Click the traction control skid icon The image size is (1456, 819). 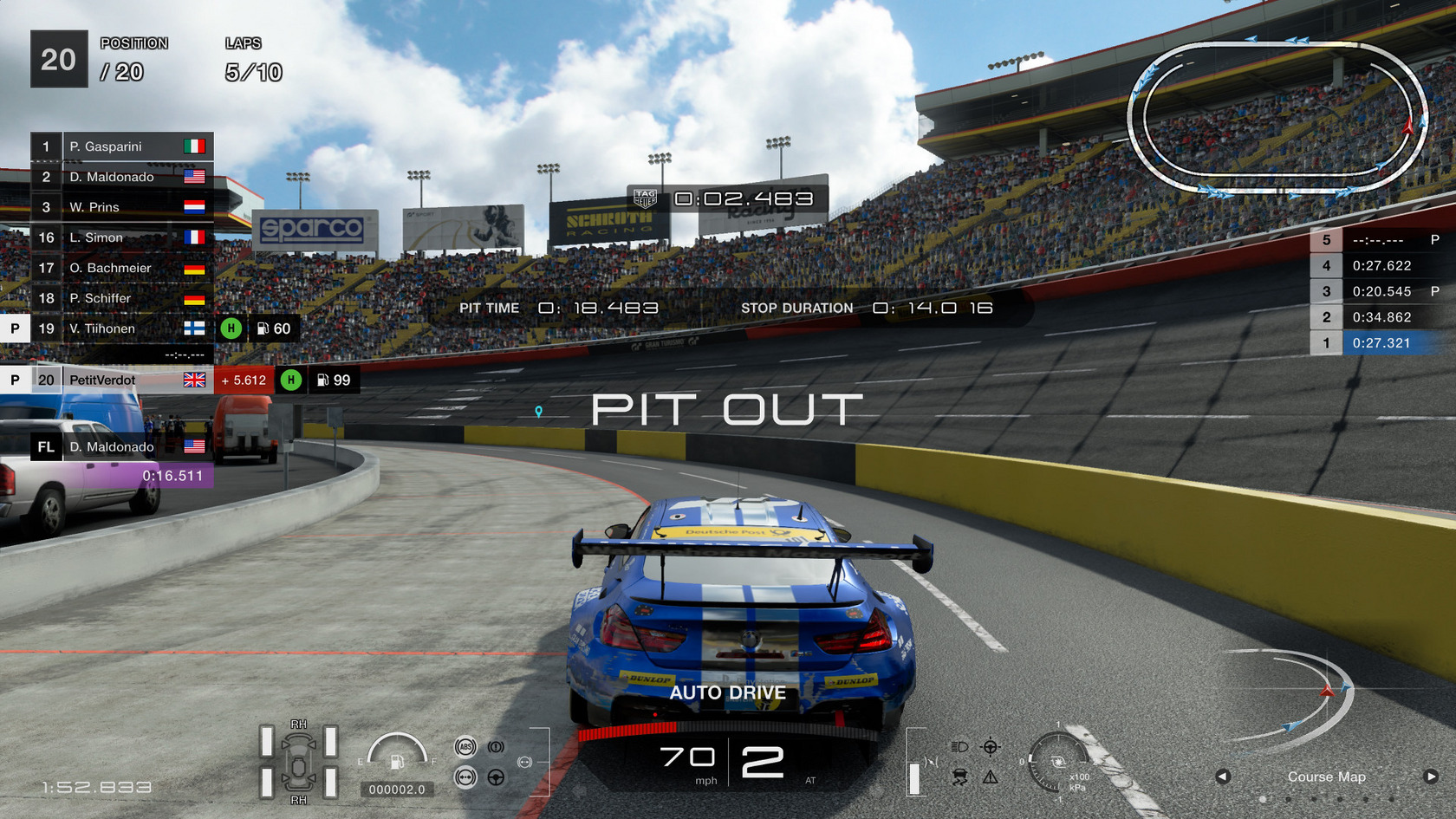[959, 777]
